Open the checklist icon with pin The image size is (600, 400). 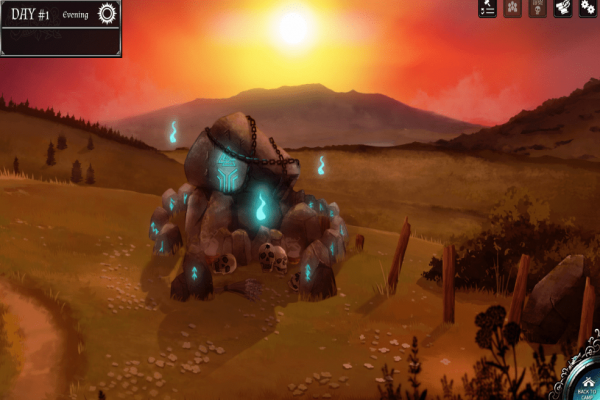point(488,9)
